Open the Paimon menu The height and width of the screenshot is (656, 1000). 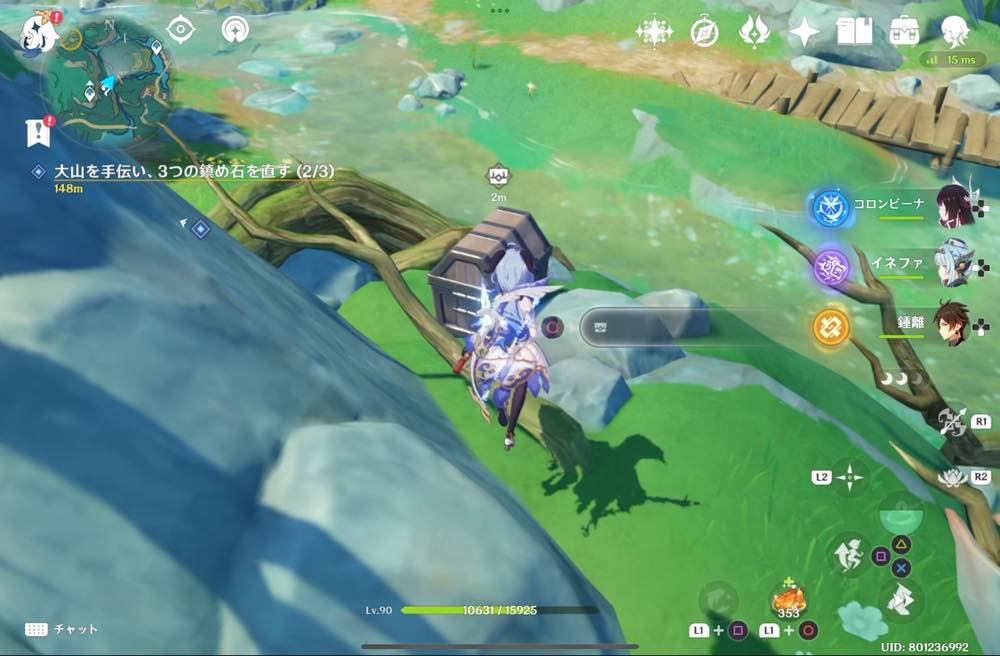(38, 32)
